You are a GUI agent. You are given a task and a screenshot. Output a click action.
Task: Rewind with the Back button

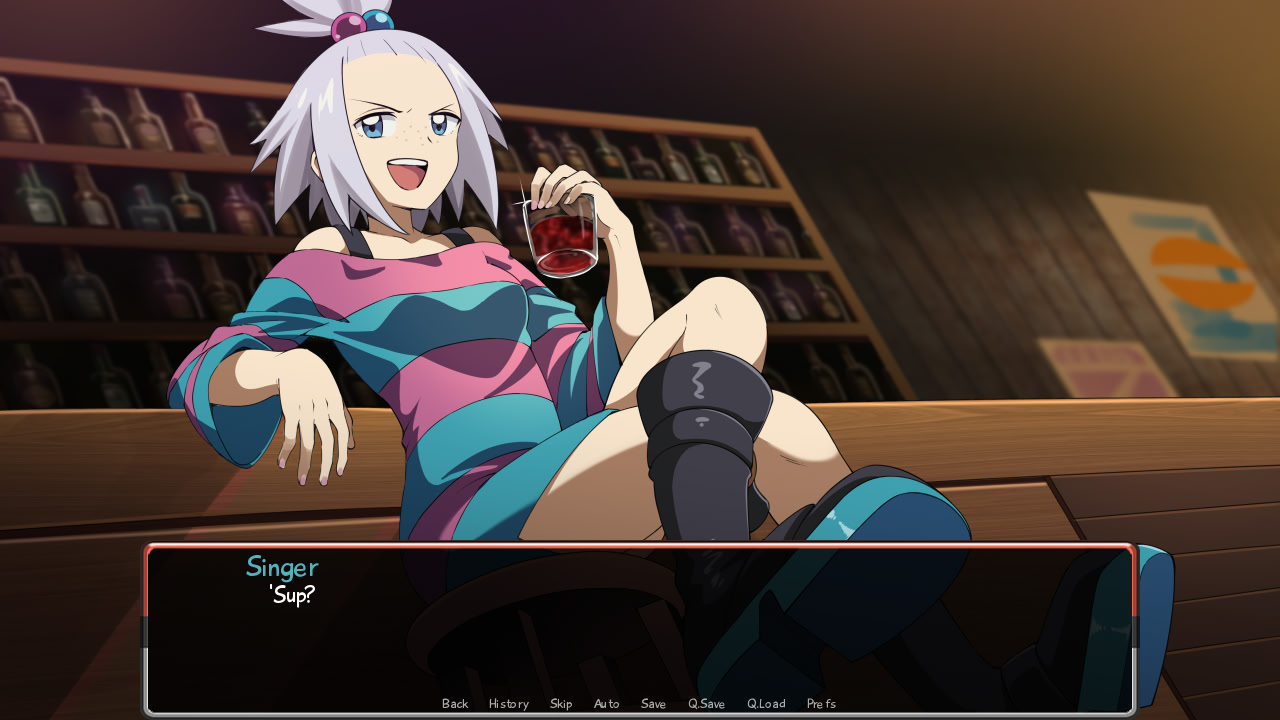tap(454, 703)
